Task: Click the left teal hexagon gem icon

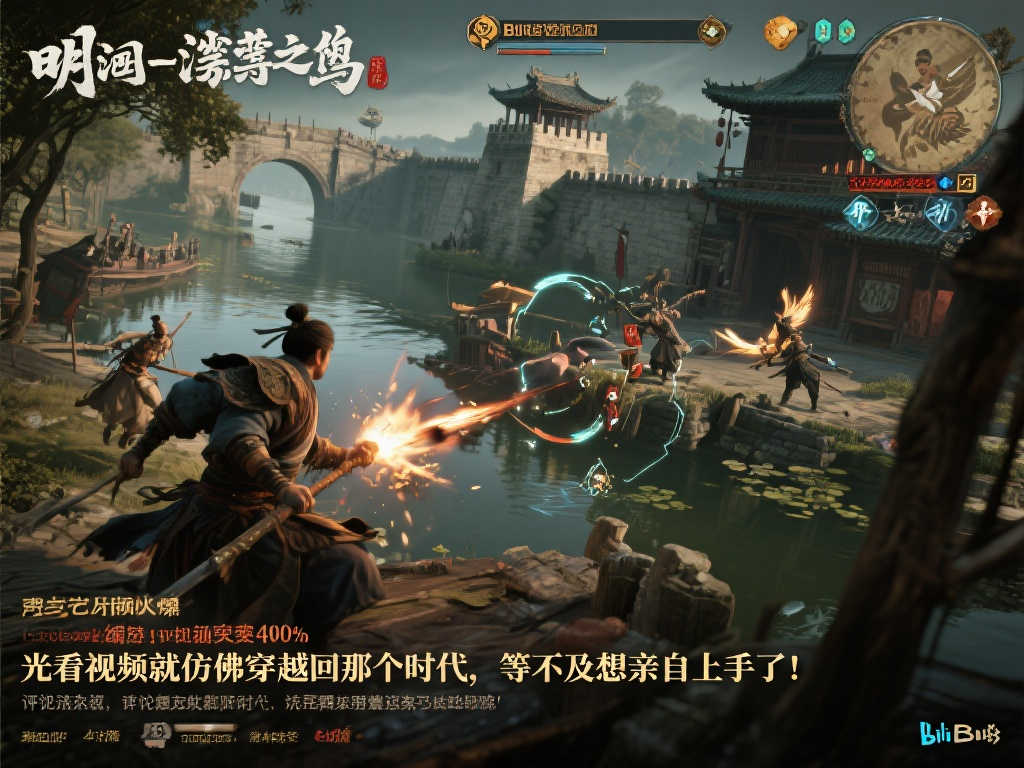Action: [822, 31]
